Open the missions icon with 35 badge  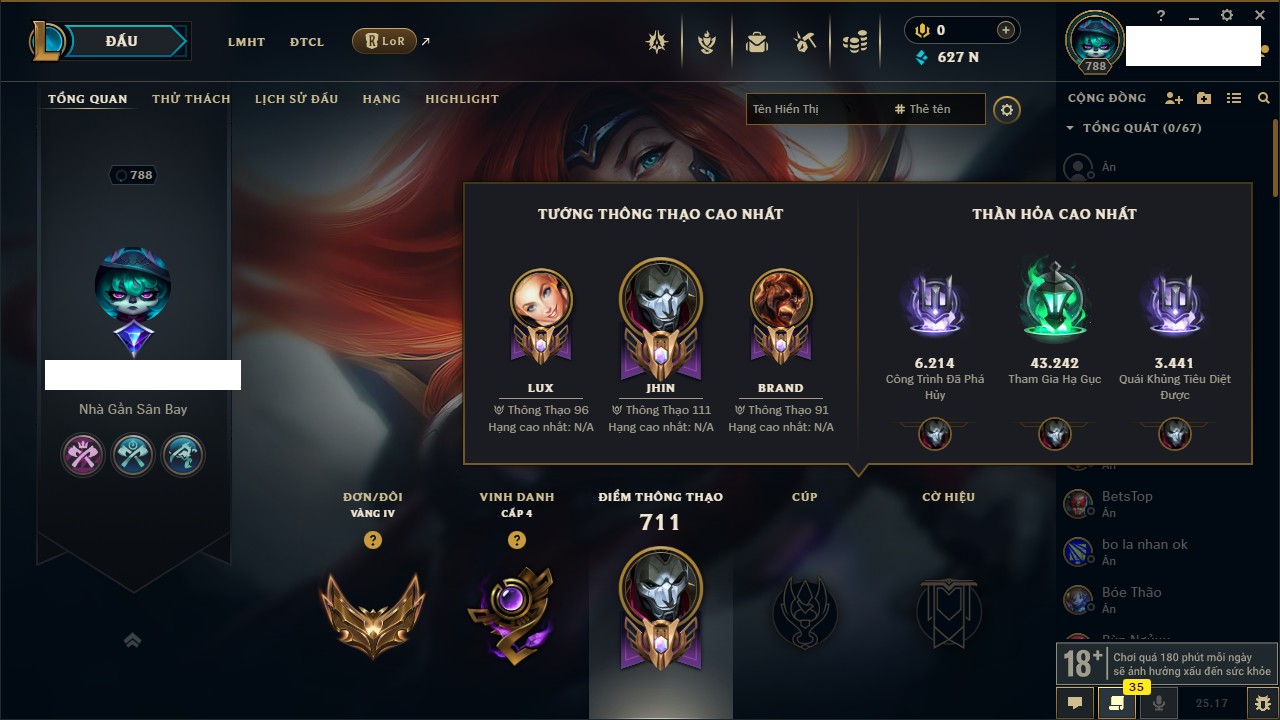pos(1116,703)
